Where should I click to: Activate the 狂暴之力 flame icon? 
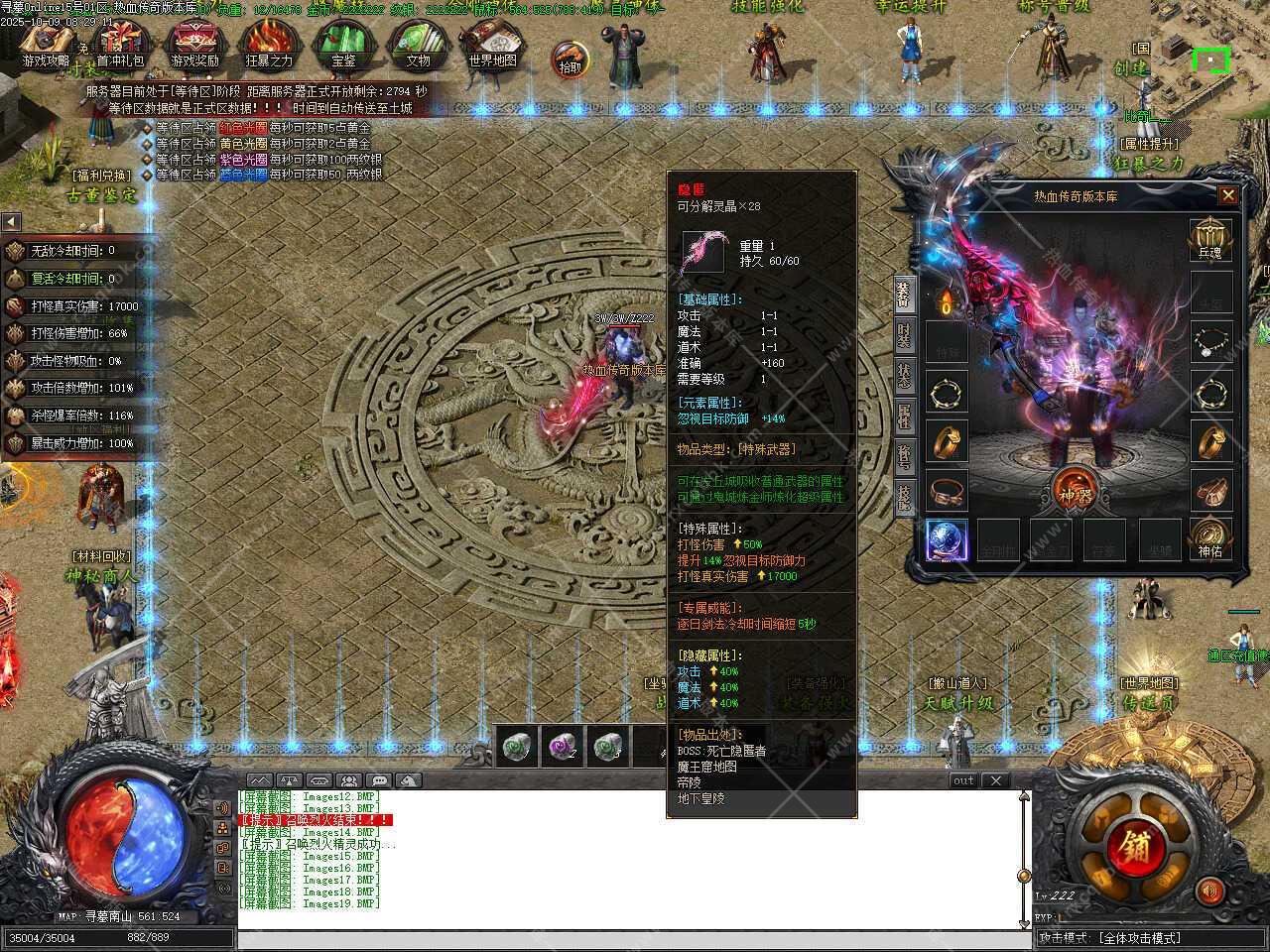[269, 46]
